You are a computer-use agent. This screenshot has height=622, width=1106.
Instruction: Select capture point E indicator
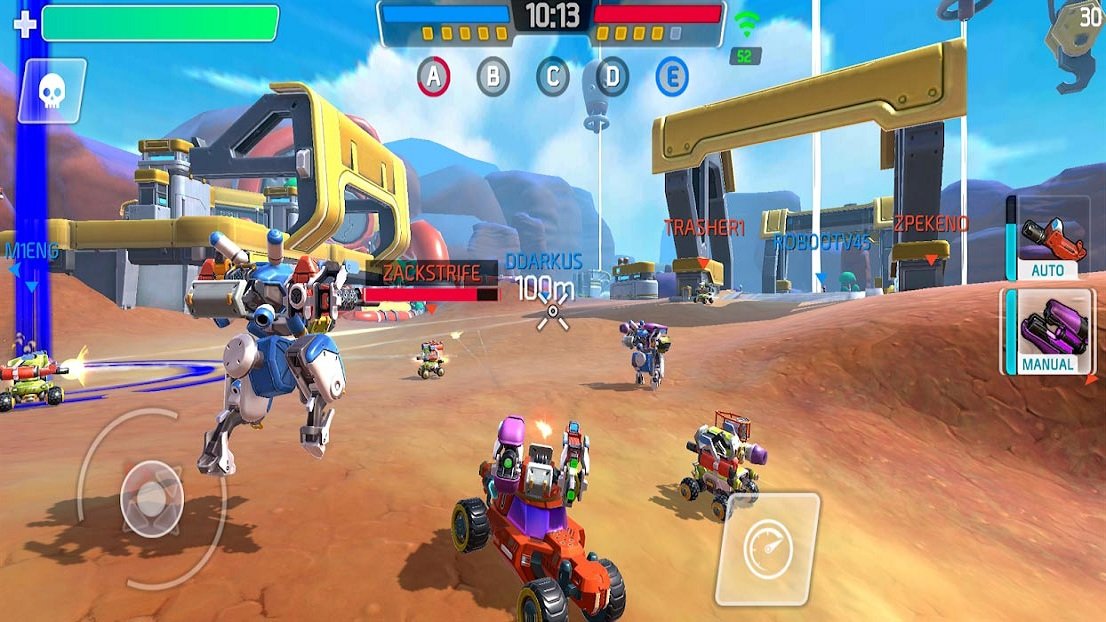tap(672, 76)
